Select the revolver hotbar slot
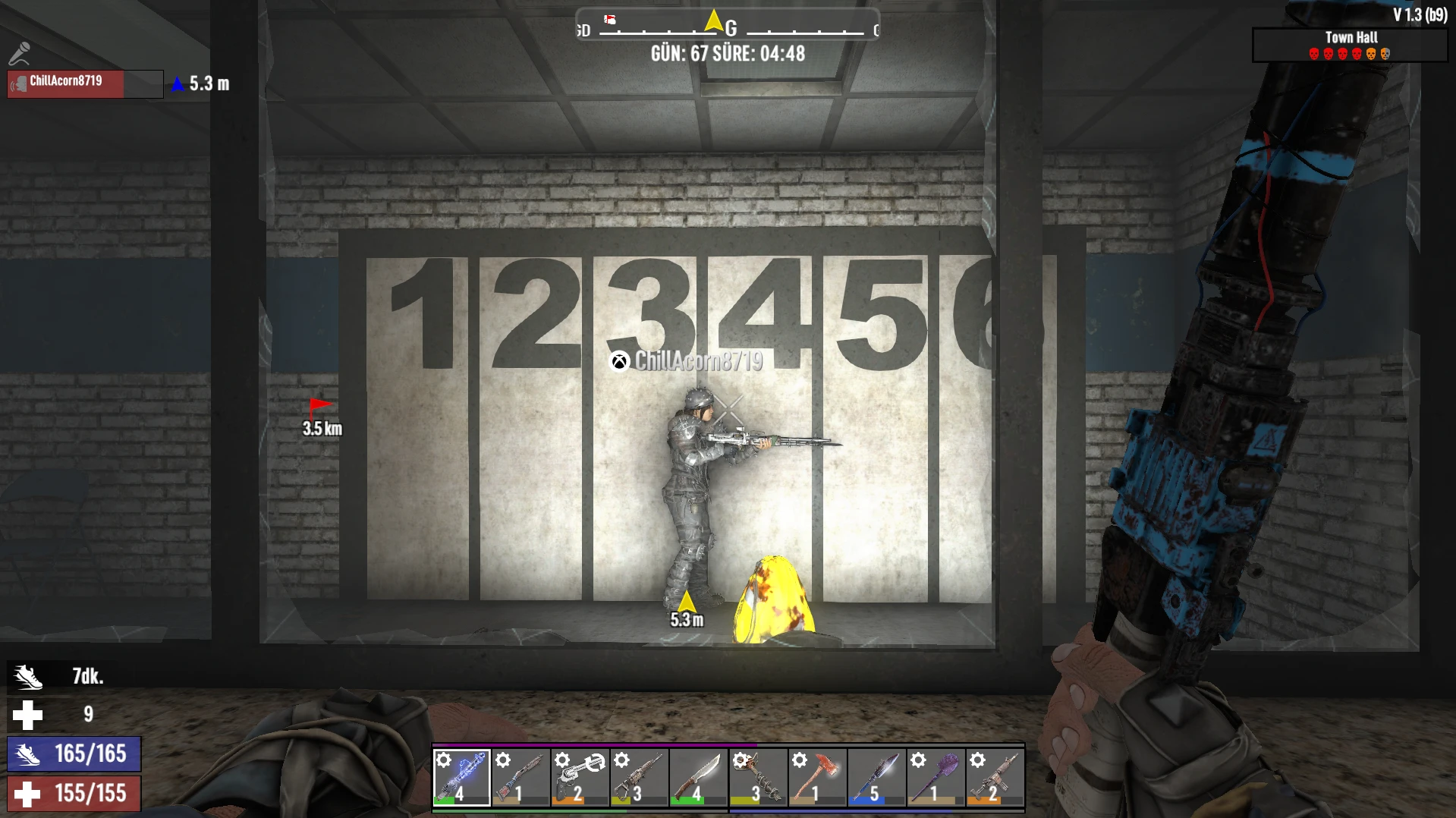 (580, 777)
